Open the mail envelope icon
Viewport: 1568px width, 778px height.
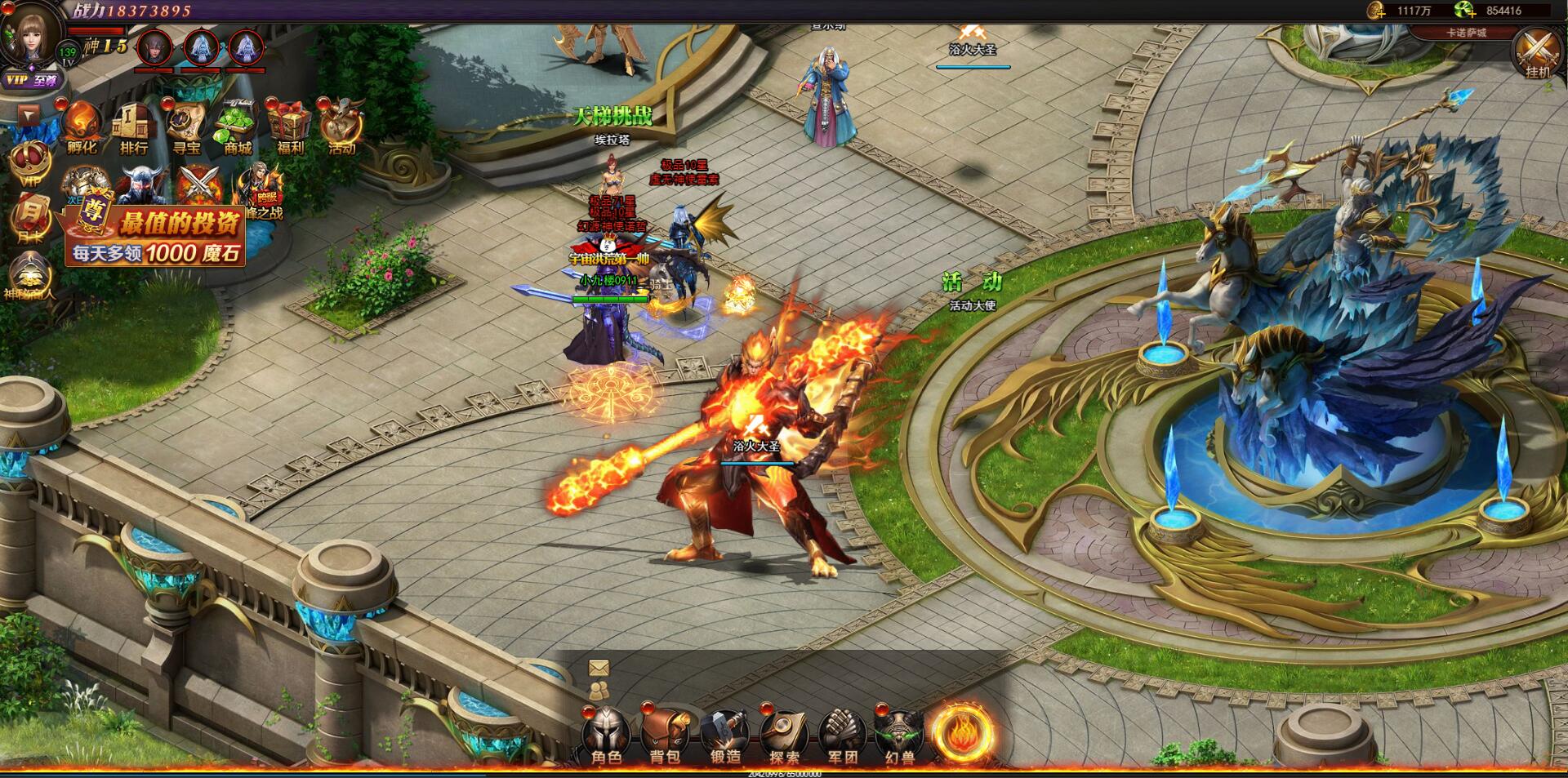click(599, 669)
